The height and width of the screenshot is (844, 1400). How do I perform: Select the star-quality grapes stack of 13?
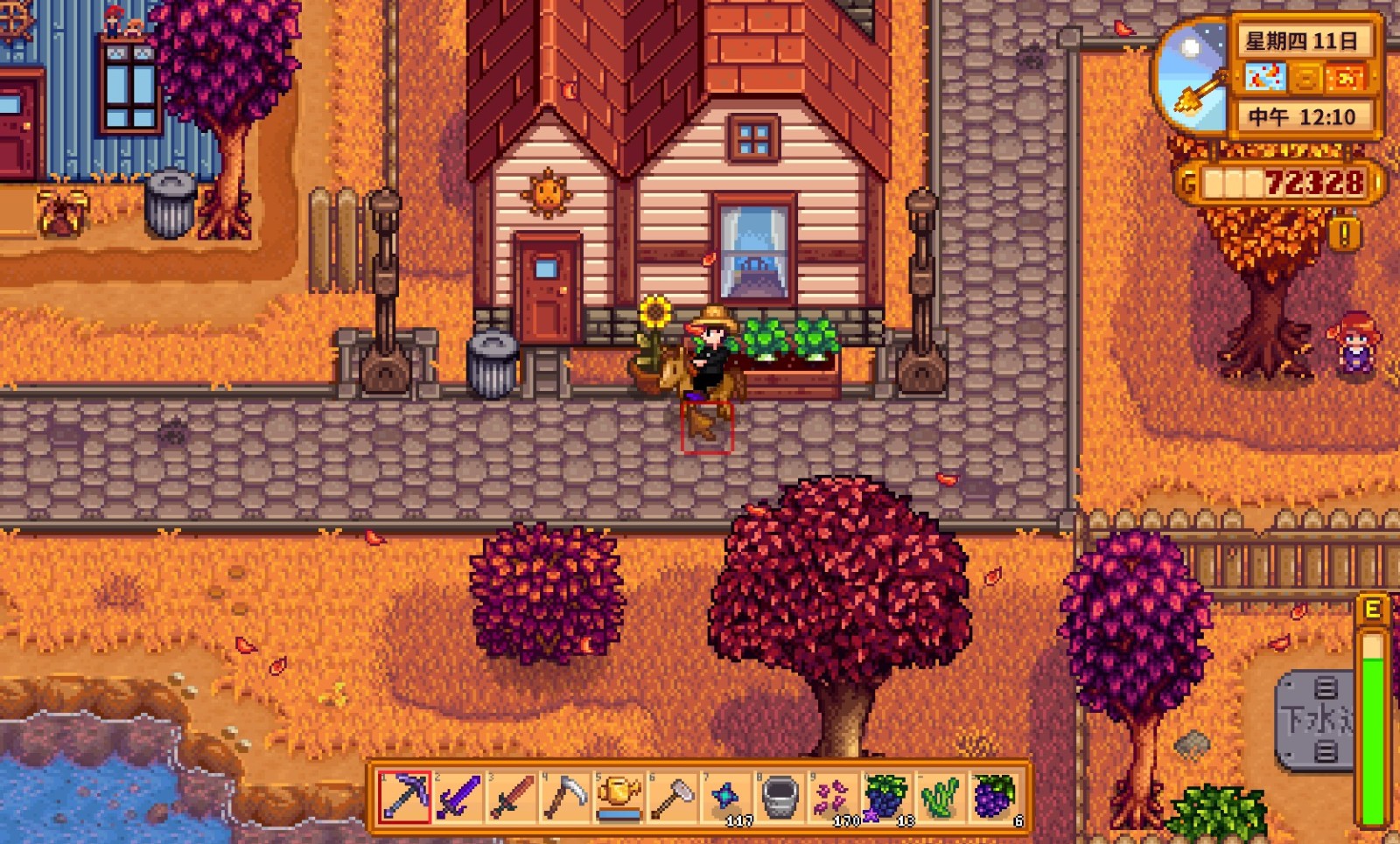click(886, 797)
